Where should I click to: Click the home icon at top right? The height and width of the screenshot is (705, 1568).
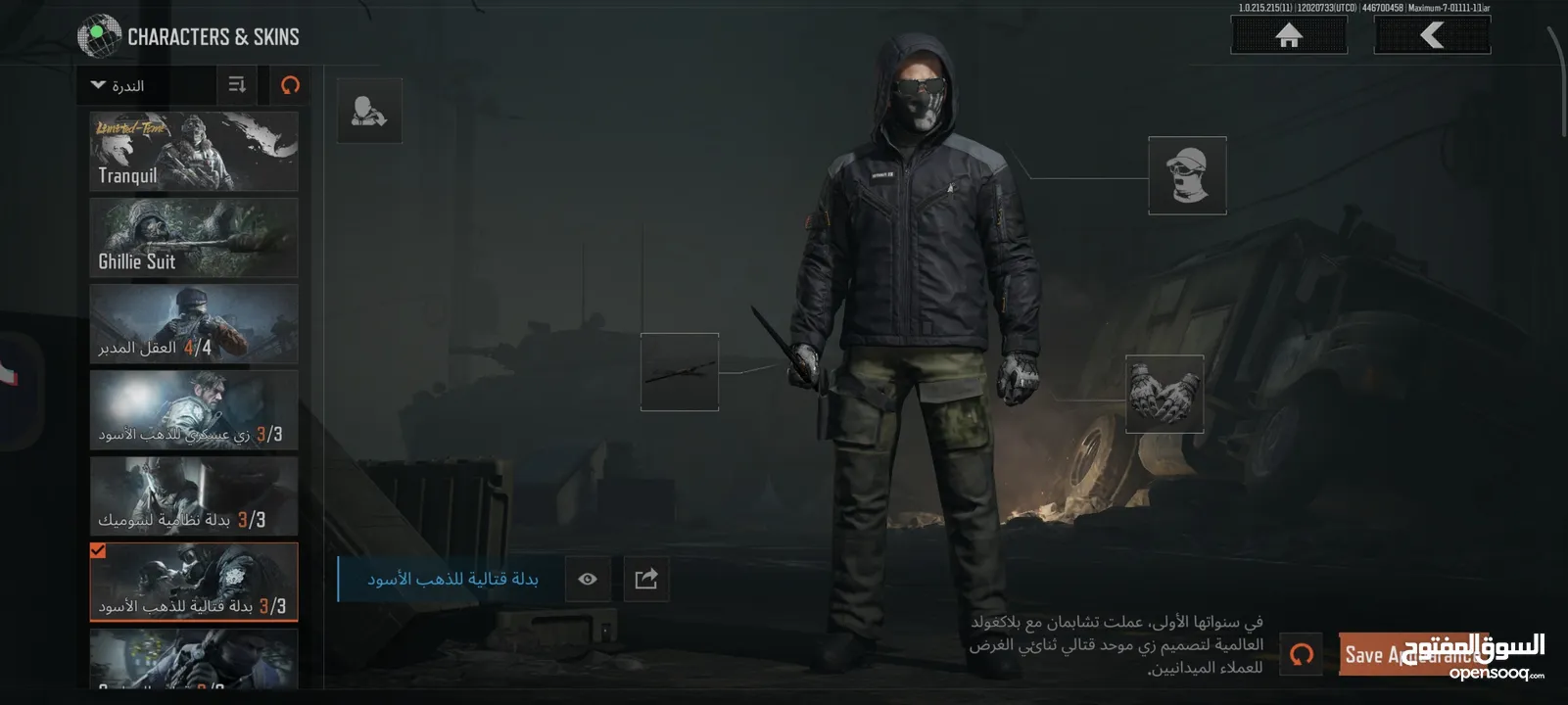1288,35
